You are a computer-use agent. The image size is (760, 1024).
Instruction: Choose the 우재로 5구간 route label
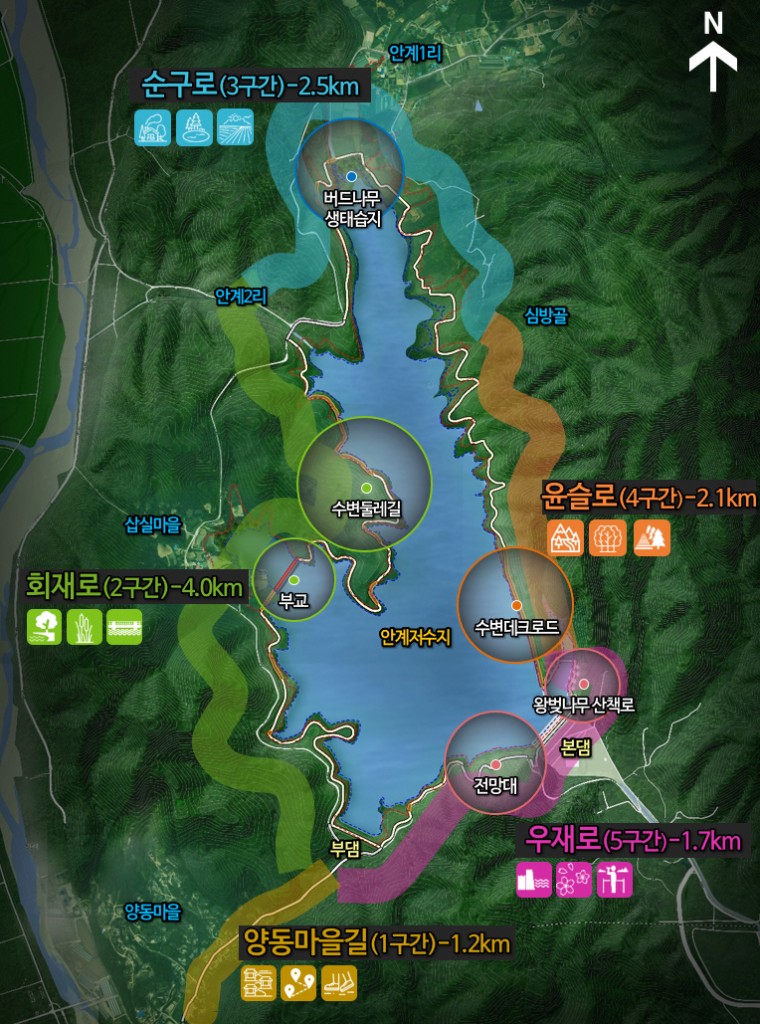[625, 840]
